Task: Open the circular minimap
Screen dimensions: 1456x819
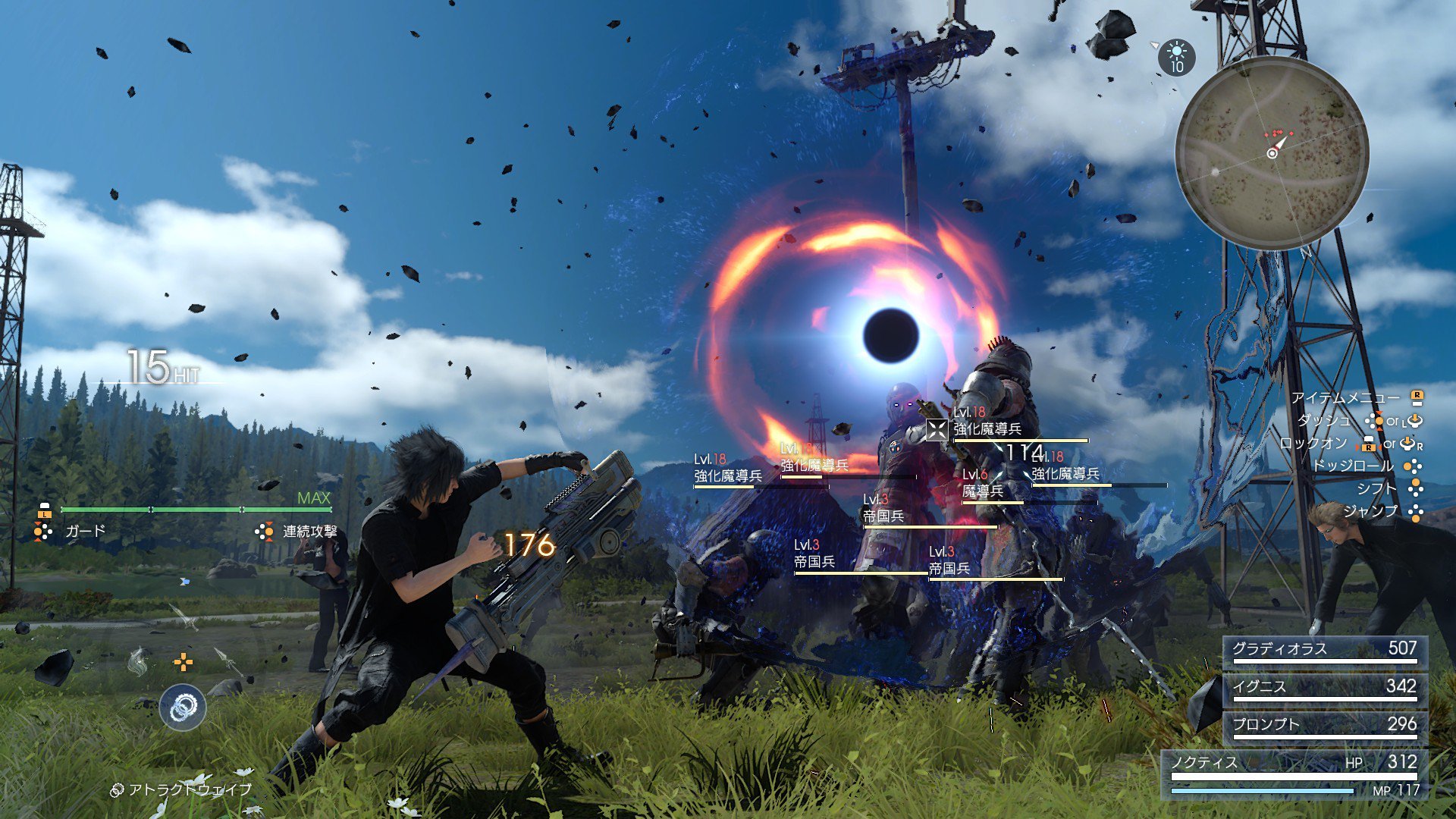Action: [1272, 152]
